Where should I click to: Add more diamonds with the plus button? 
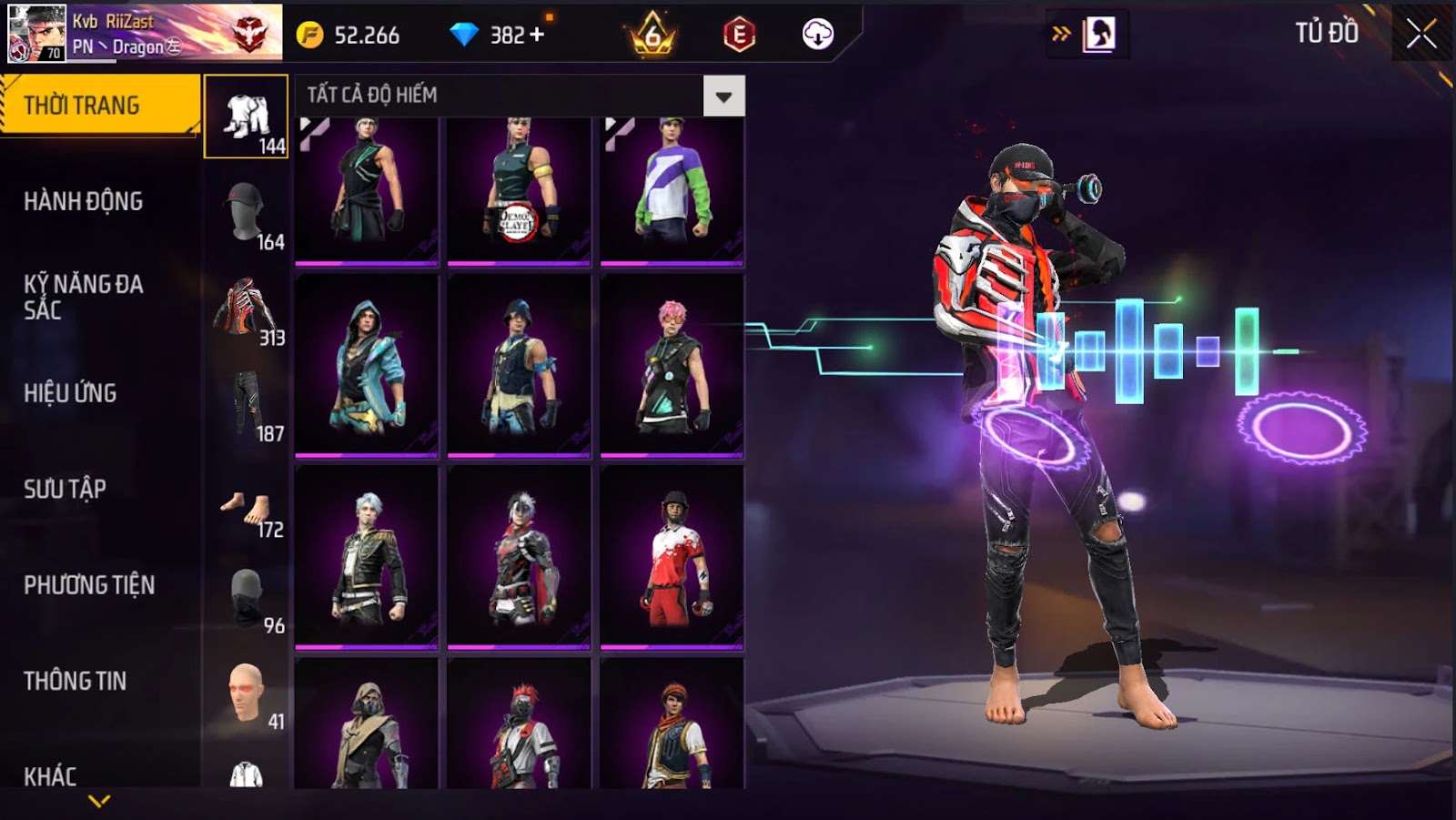(537, 35)
